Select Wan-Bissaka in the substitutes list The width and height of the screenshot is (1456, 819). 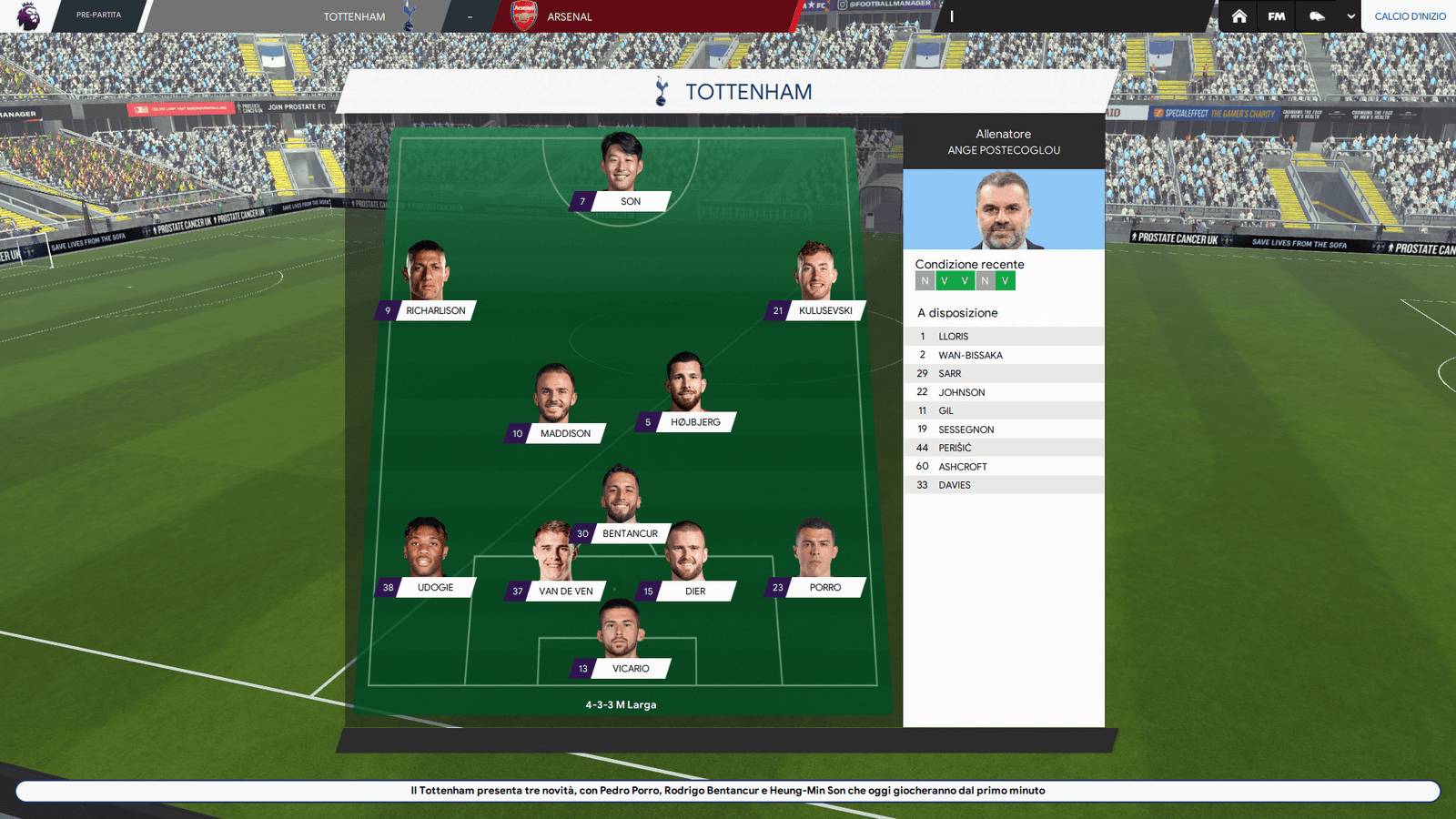[970, 355]
